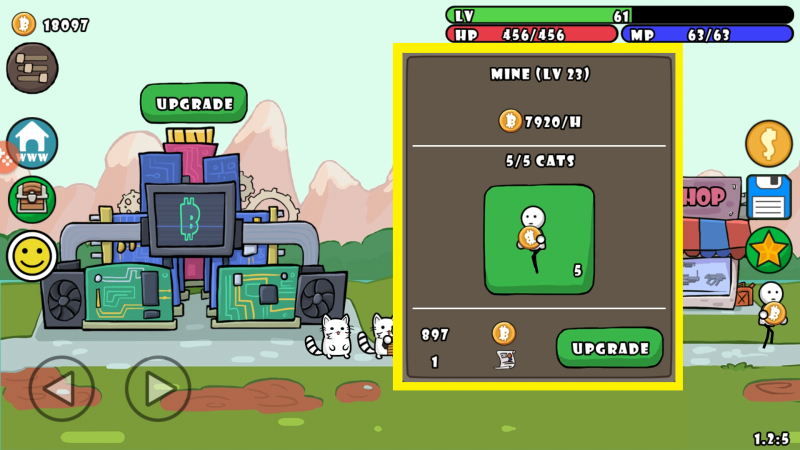The height and width of the screenshot is (450, 800).
Task: Open the settings sliders menu
Action: 32,68
